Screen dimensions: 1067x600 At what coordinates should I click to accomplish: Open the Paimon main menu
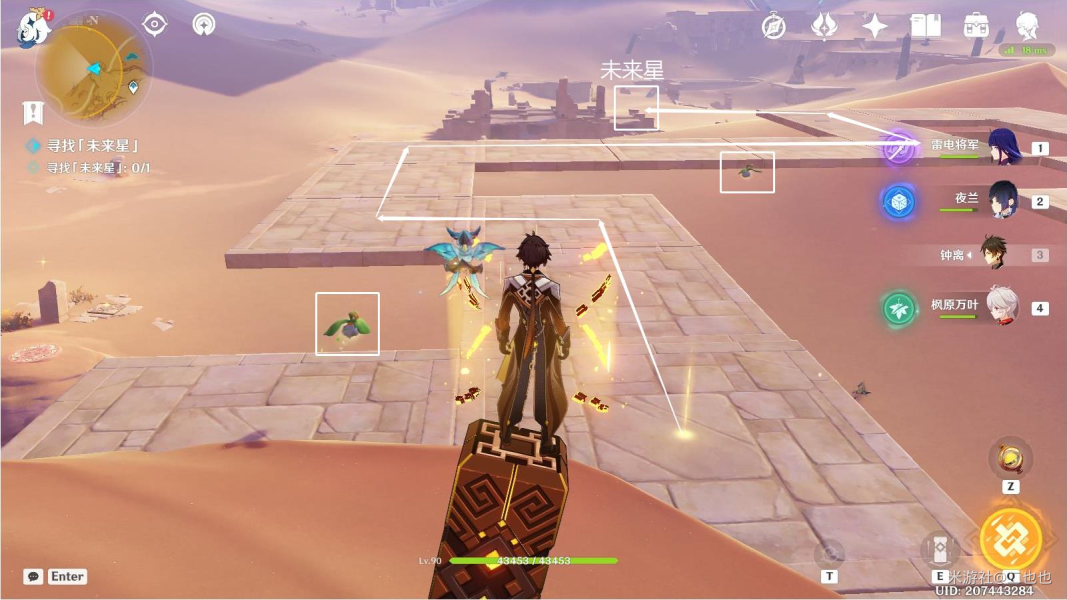33,28
